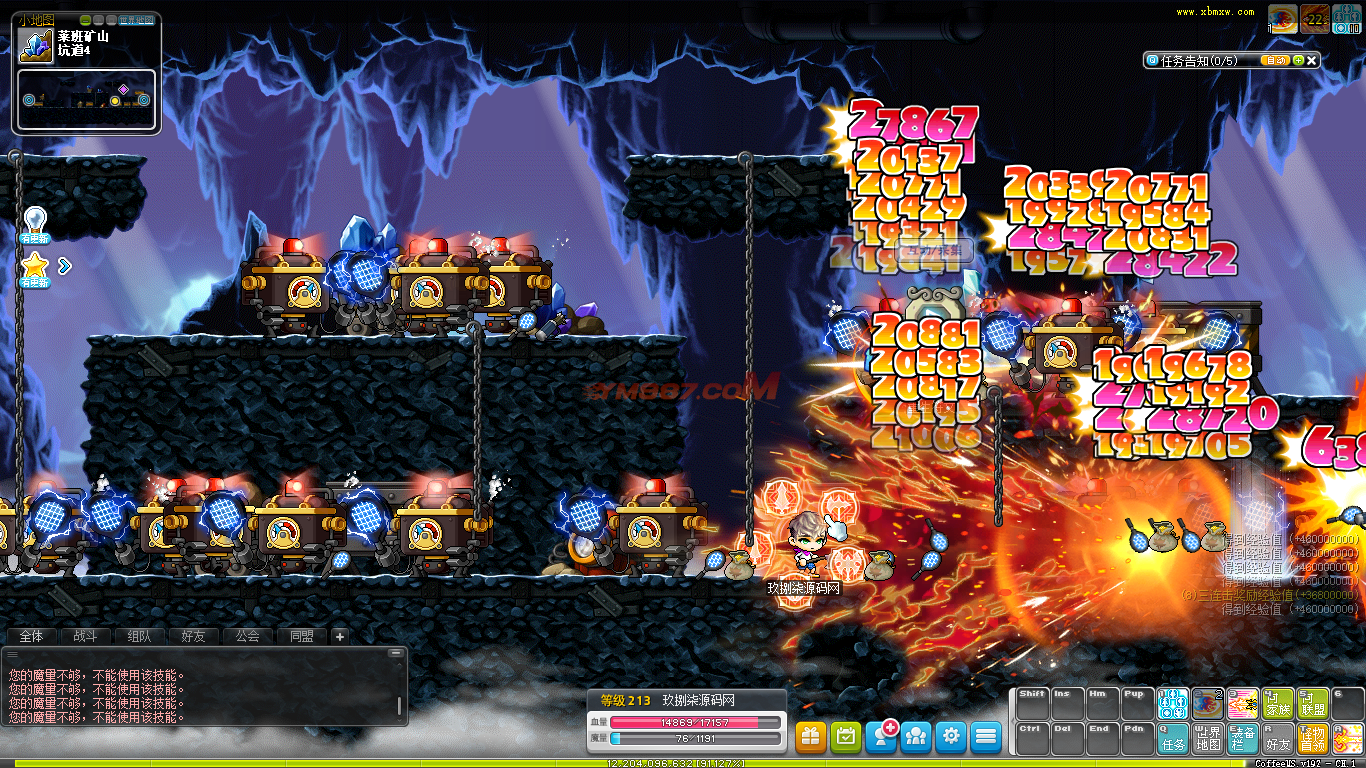The width and height of the screenshot is (1366, 768).
Task: Click the green plus on the quest tracker
Action: (x=1298, y=60)
